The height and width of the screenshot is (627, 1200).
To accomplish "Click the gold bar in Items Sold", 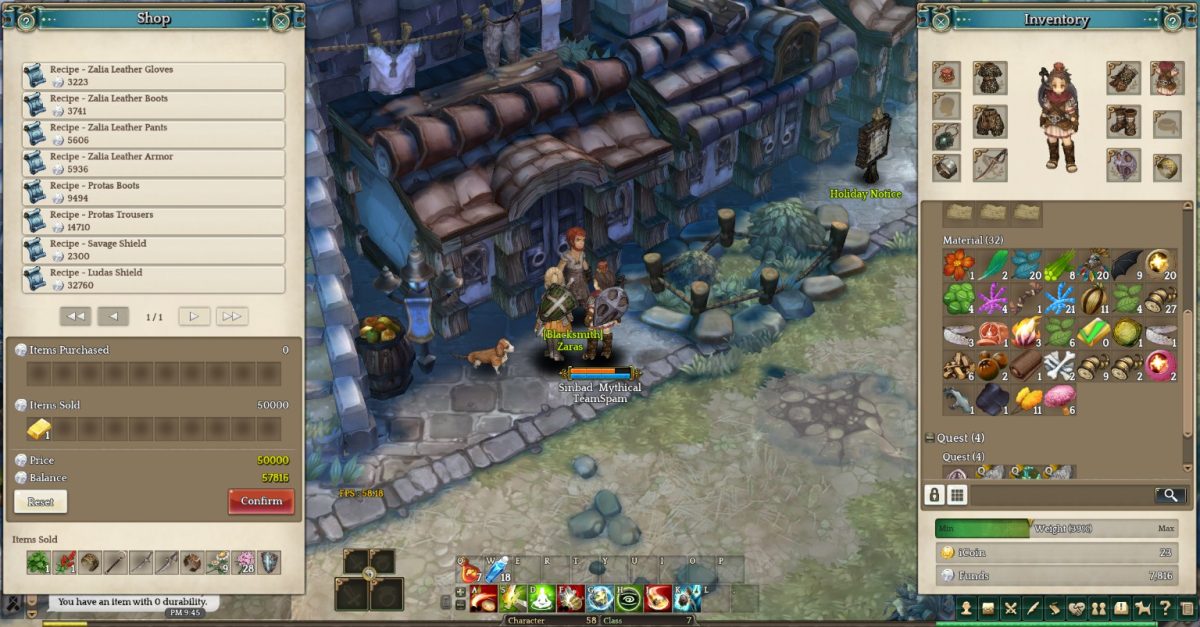I will click(x=38, y=429).
